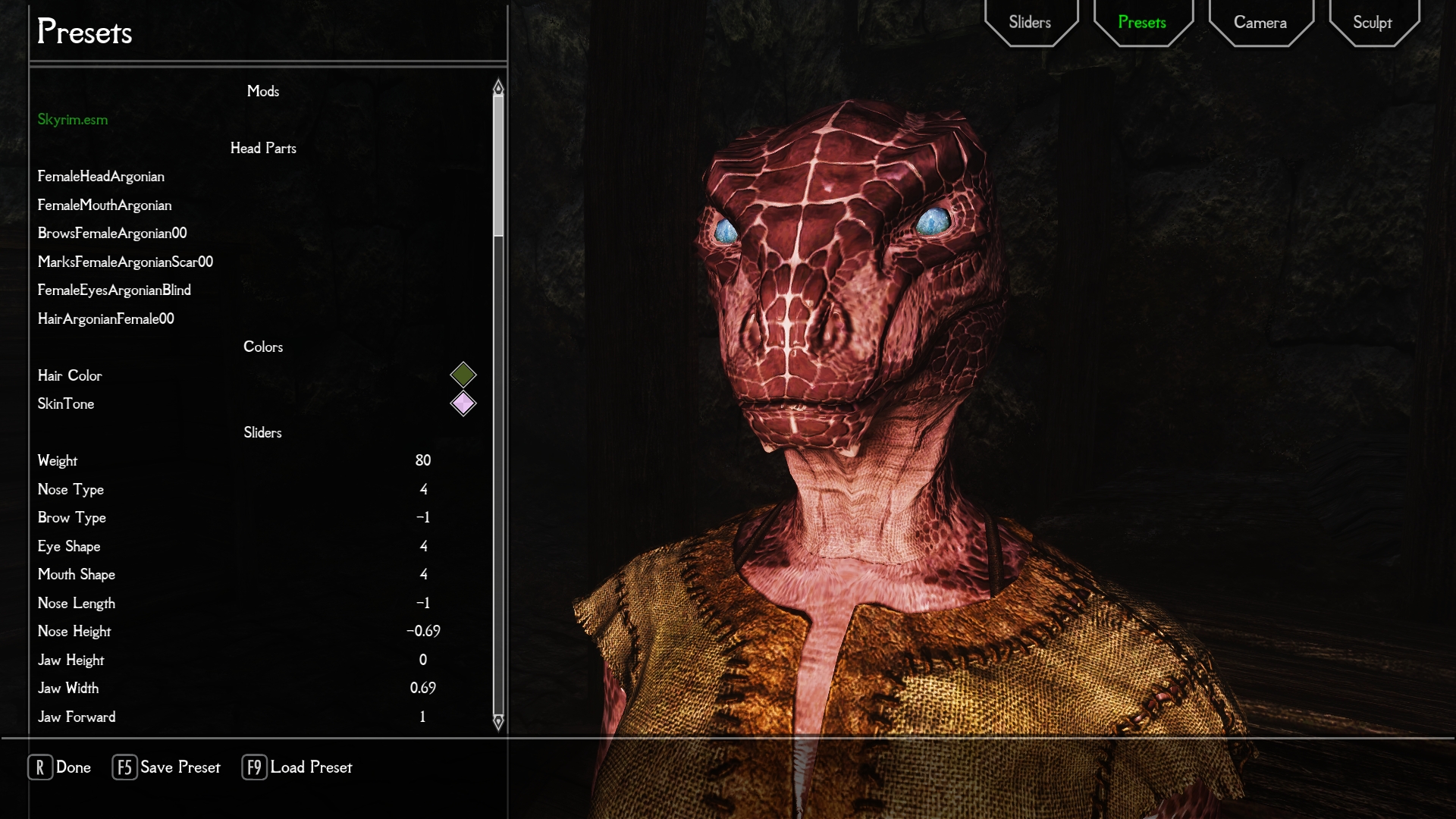Screen dimensions: 1456x819
Task: Go to the Sculpt tab
Action: point(1373,23)
